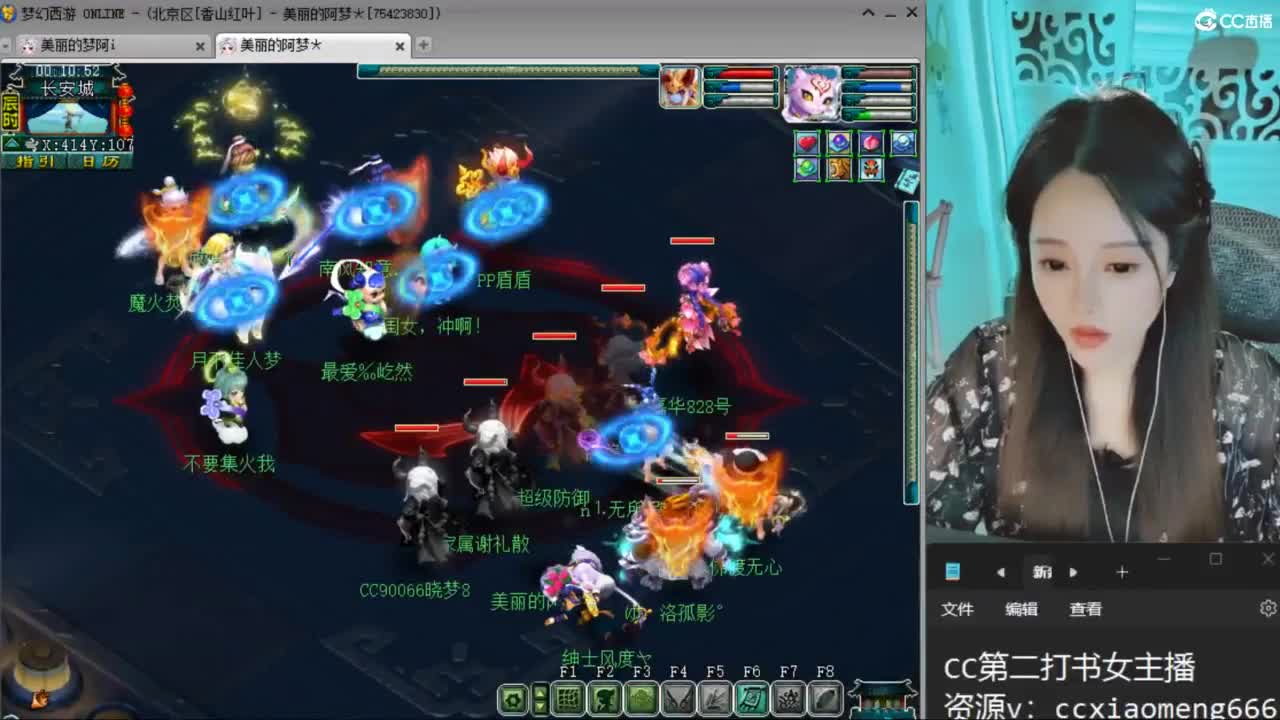This screenshot has height=720, width=1280.
Task: Use the red heart health potion shortcut
Action: [807, 142]
